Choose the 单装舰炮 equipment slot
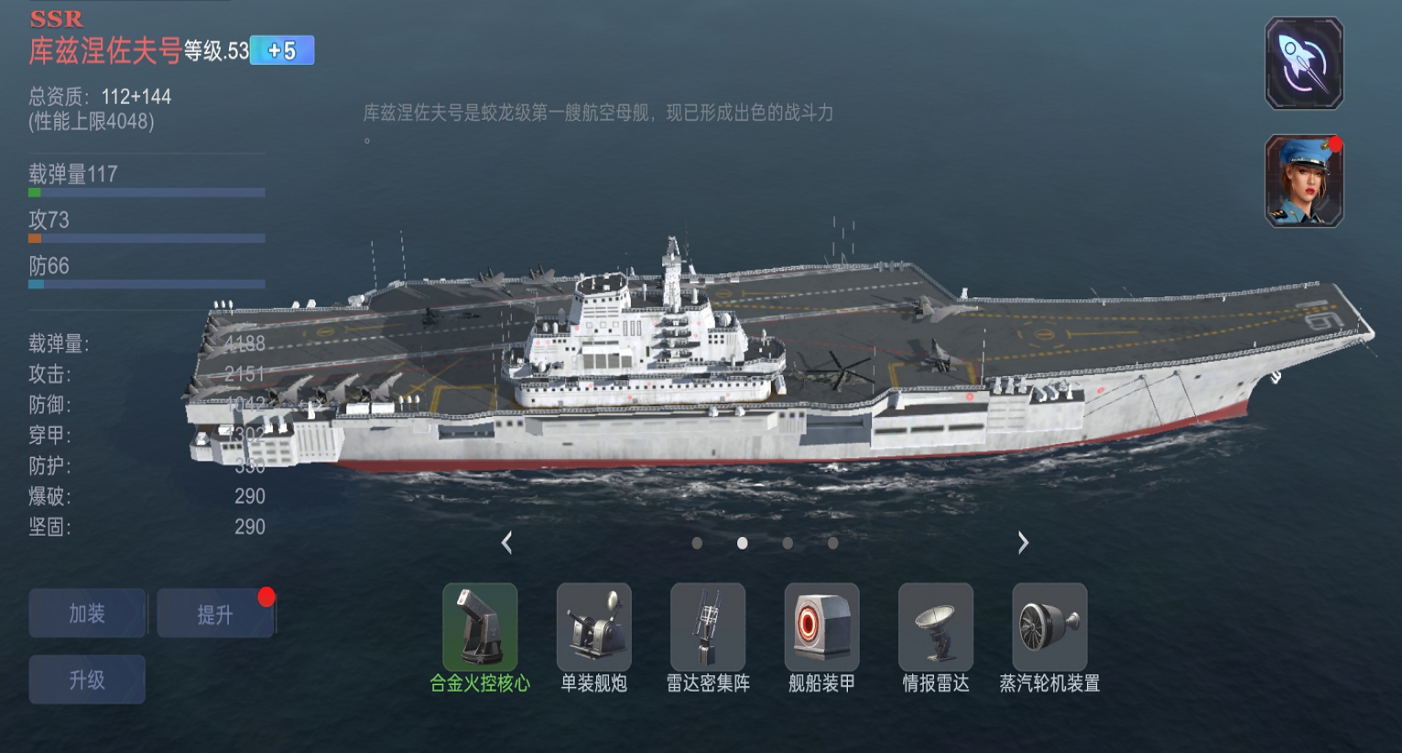Image resolution: width=1402 pixels, height=753 pixels. pyautogui.click(x=594, y=627)
